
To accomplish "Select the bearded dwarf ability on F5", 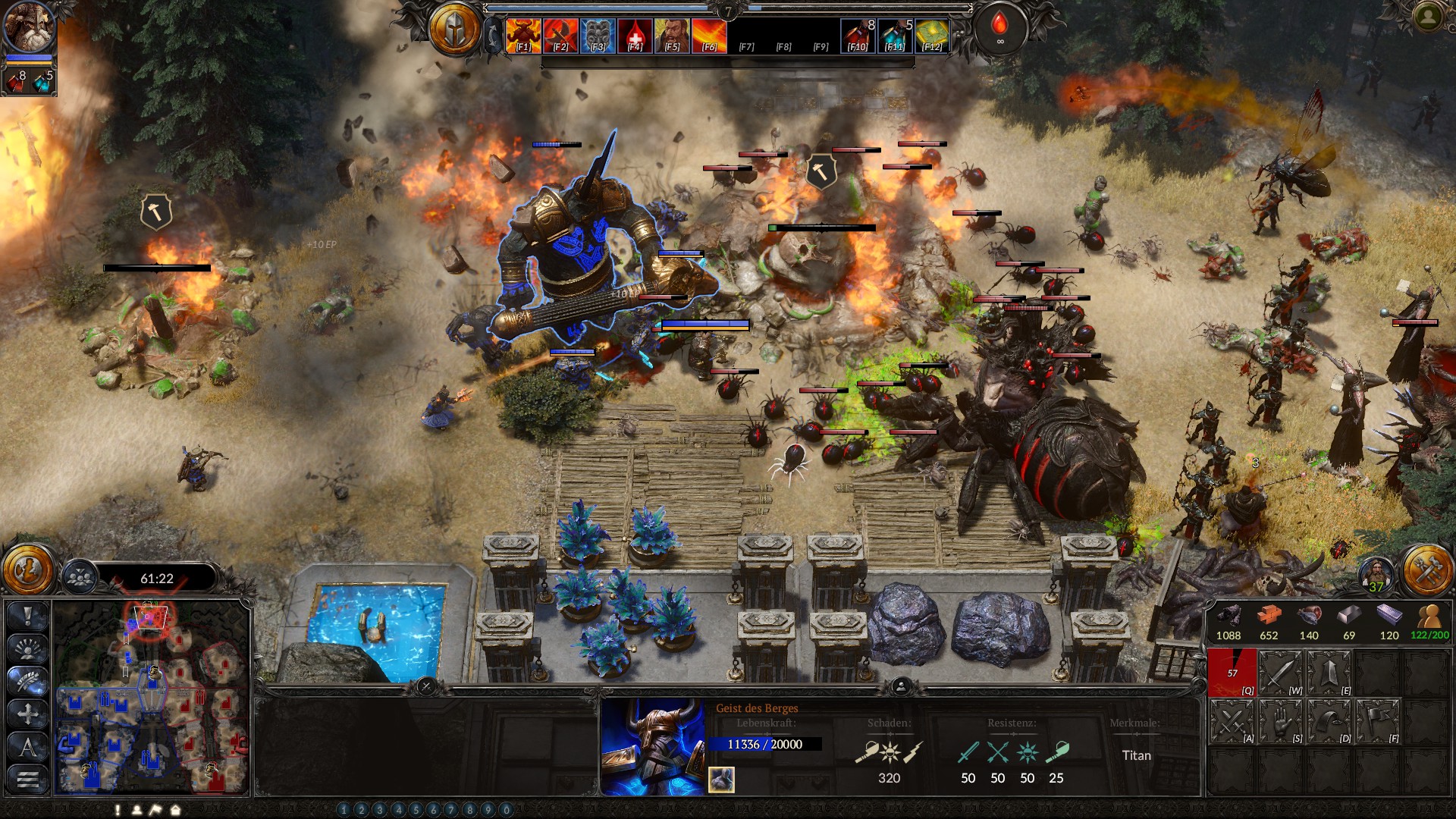I will point(672,36).
